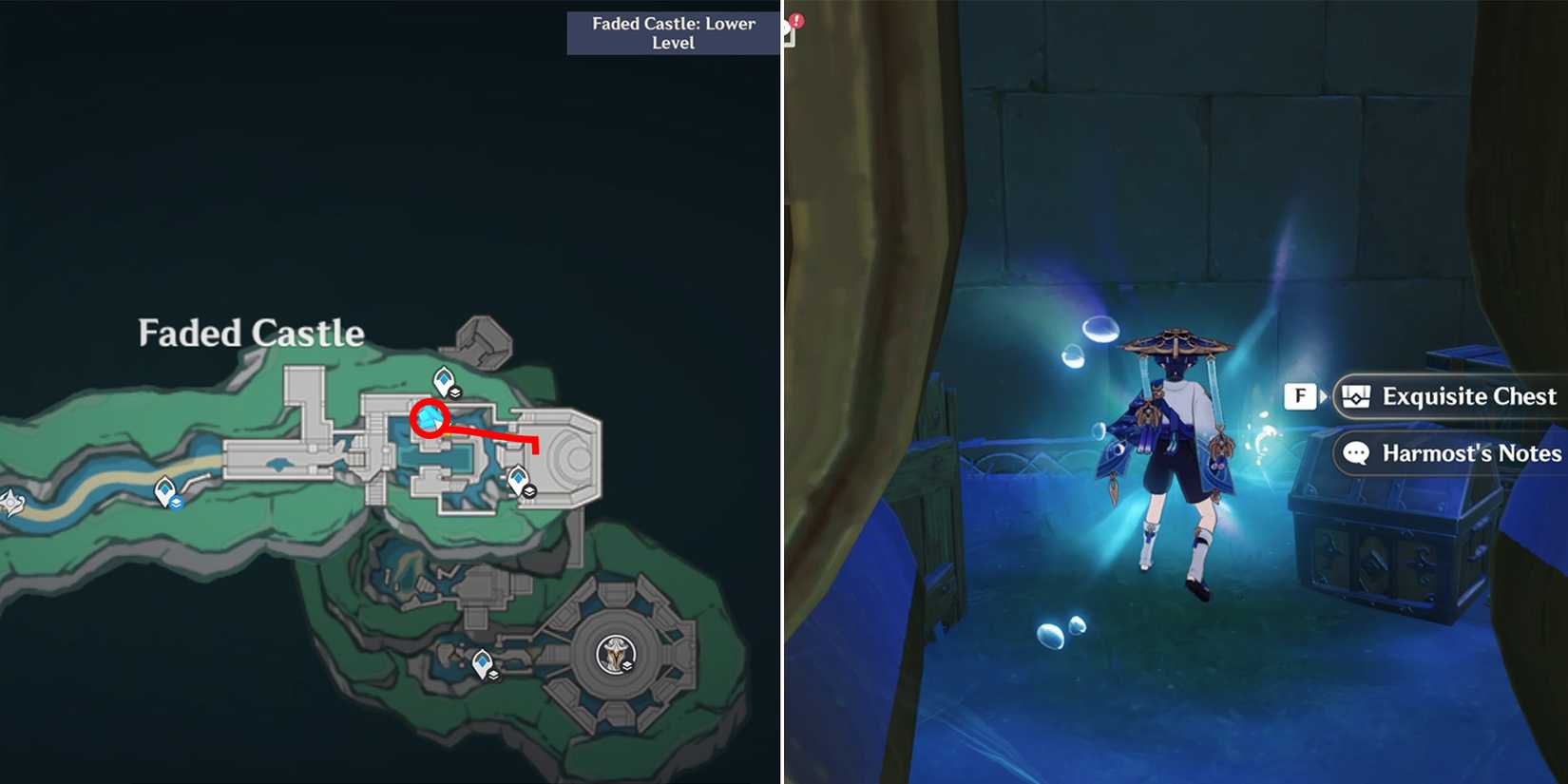Viewport: 1568px width, 784px height.
Task: Select the teleport waypoint above the red circle
Action: [443, 378]
